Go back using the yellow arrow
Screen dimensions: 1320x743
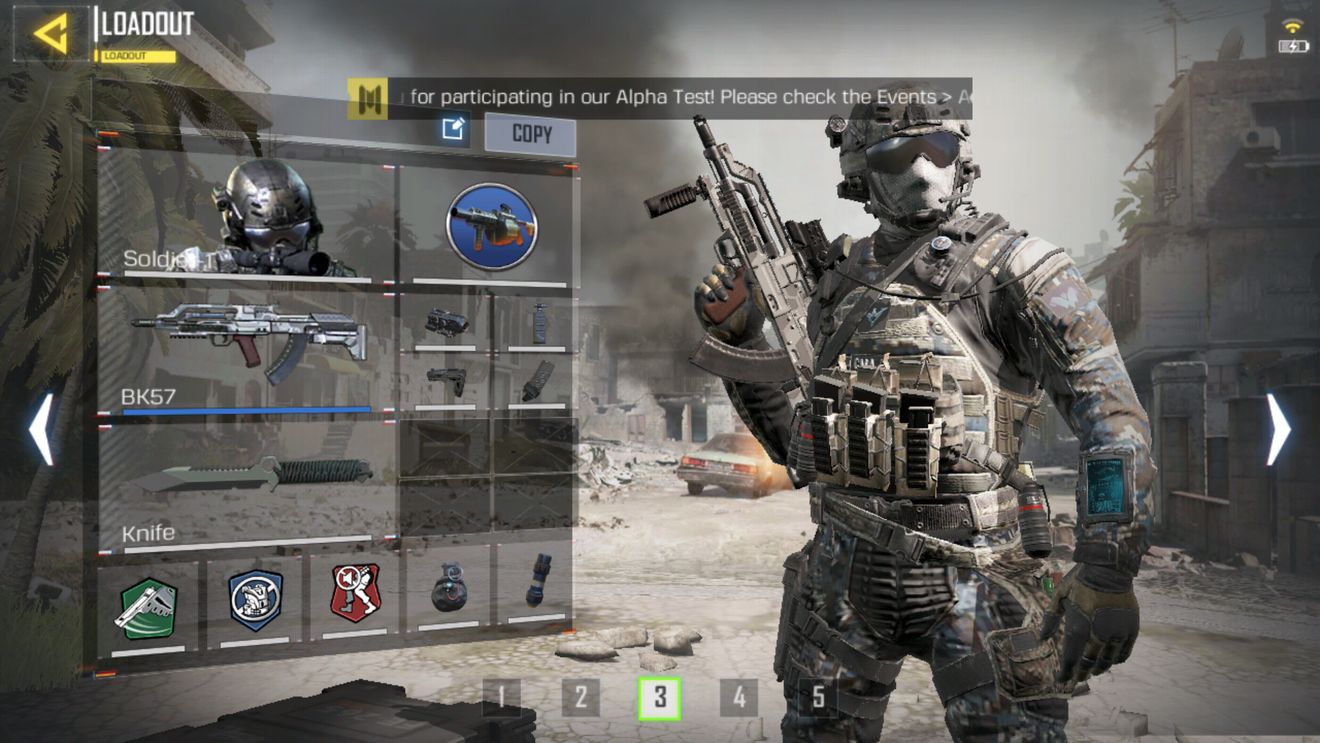(49, 33)
